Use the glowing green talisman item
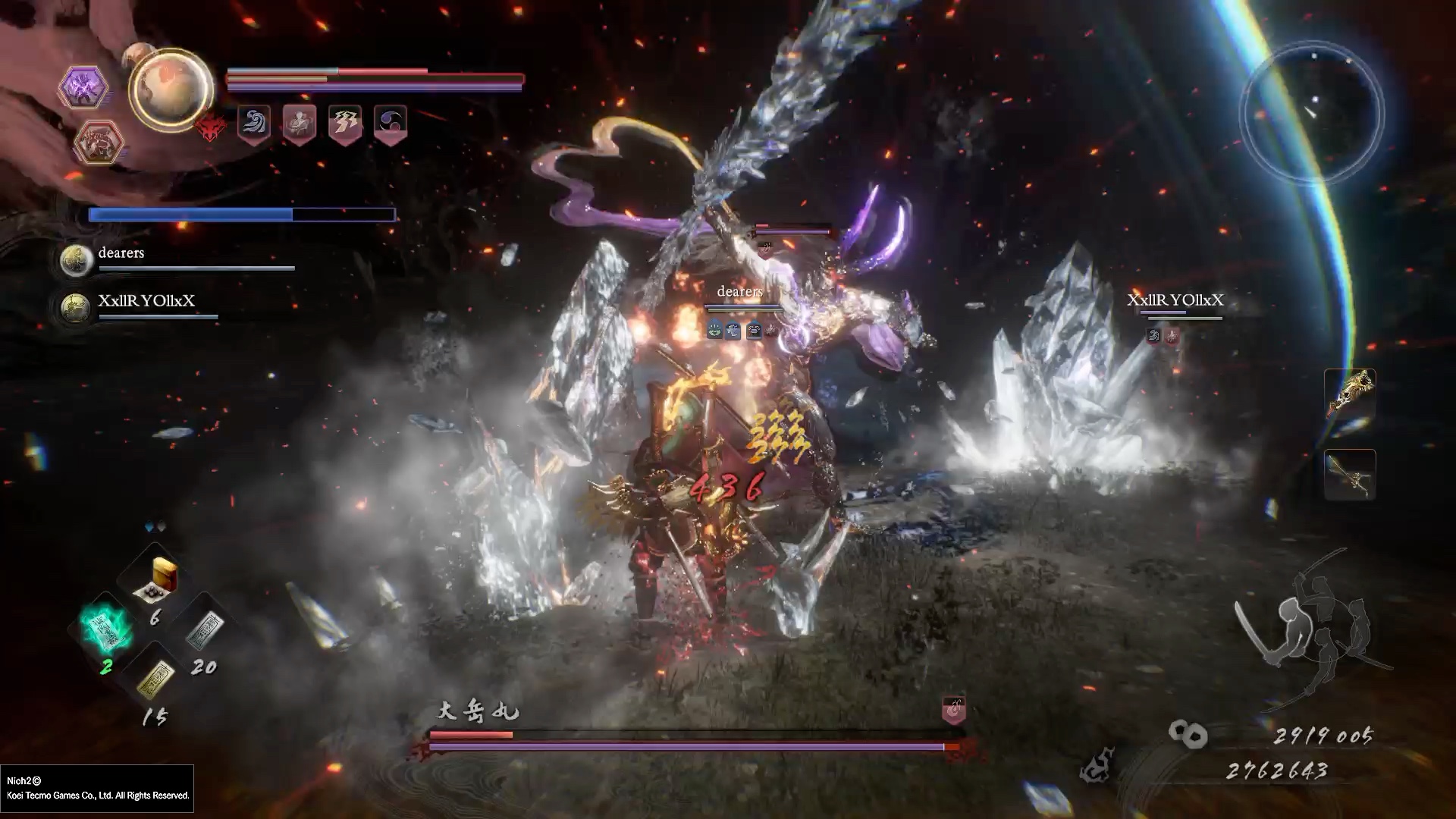Image resolution: width=1456 pixels, height=819 pixels. coord(106,629)
